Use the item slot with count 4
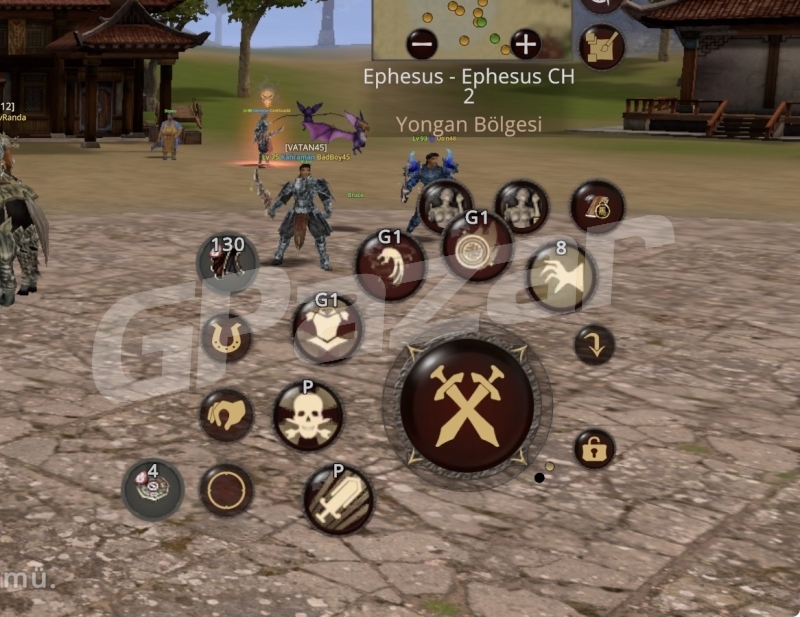This screenshot has height=617, width=800. [153, 489]
